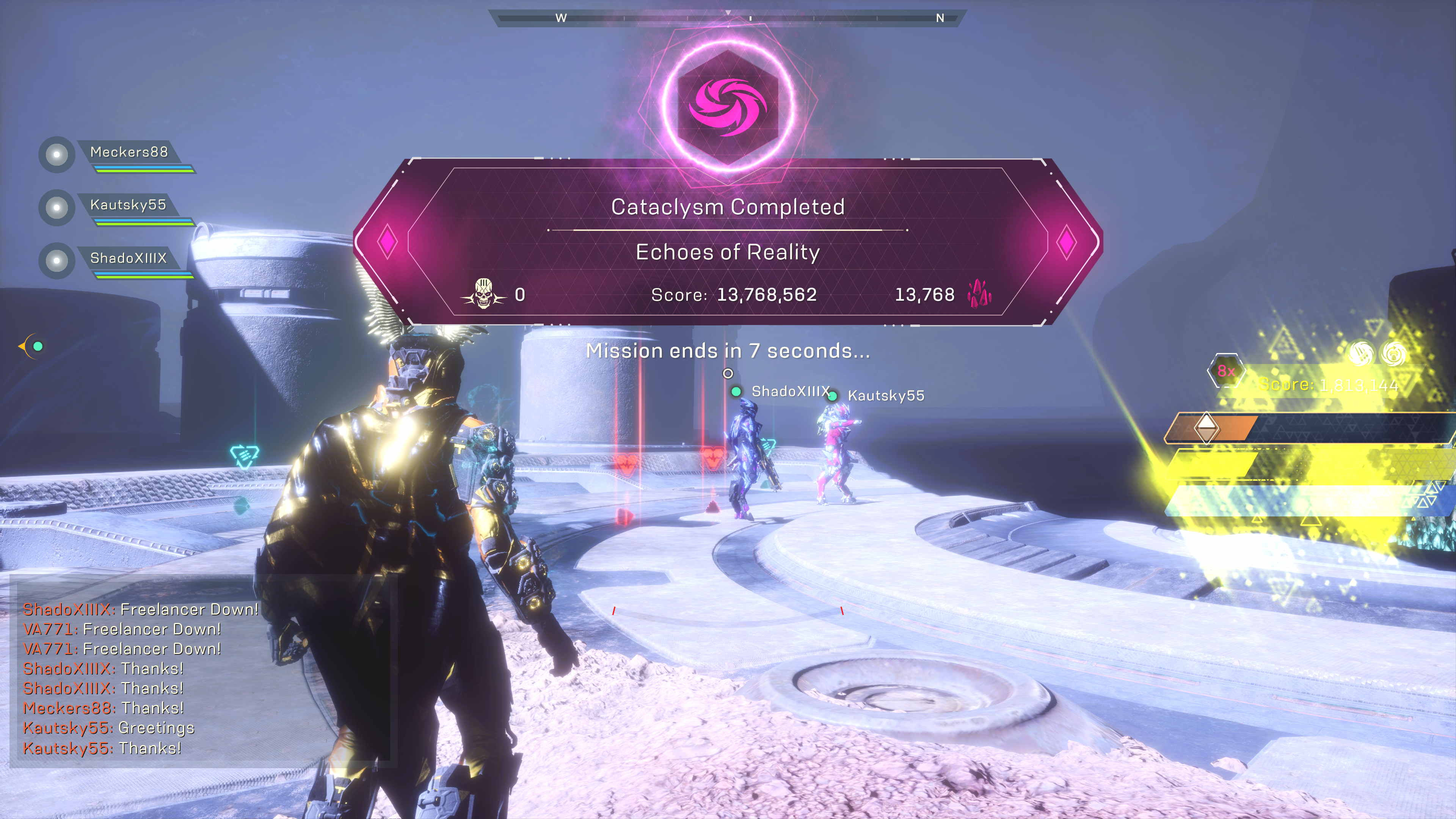Click the Cataclysm swirl emblem
The height and width of the screenshot is (819, 1456).
click(x=728, y=107)
